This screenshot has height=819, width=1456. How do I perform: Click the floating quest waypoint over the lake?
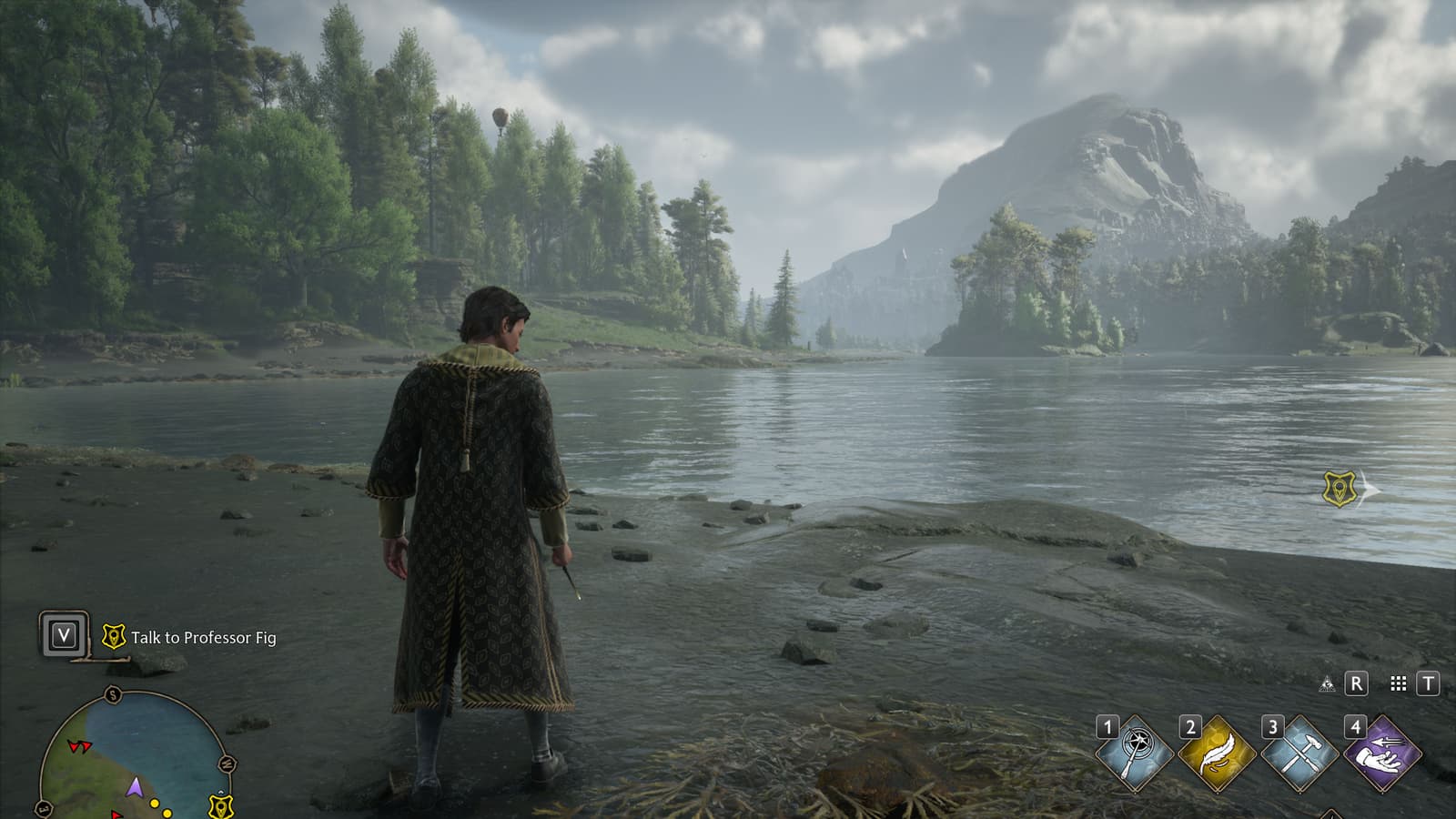(1340, 489)
